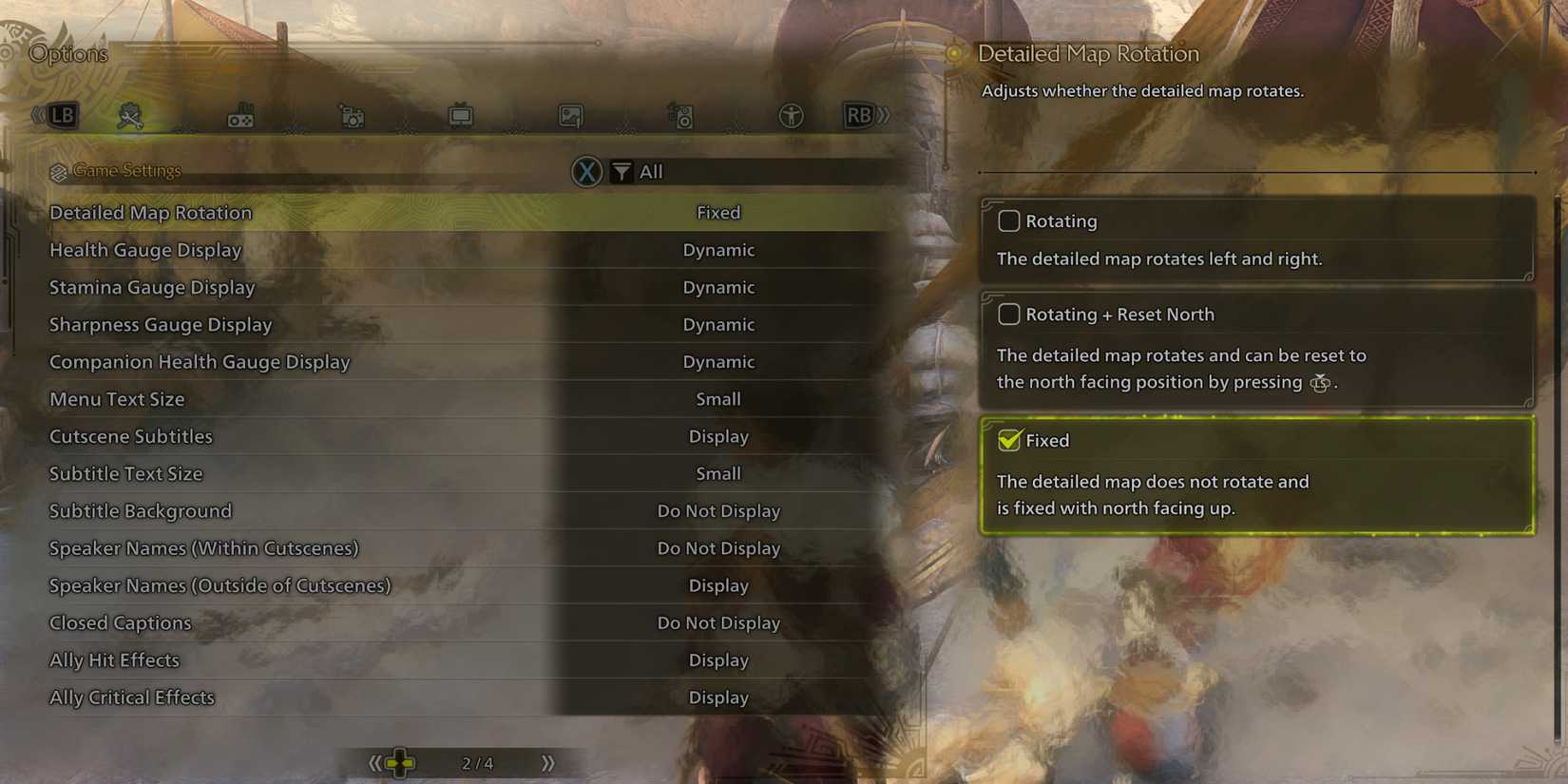
Task: Select Rotating + Reset North
Action: [1009, 314]
